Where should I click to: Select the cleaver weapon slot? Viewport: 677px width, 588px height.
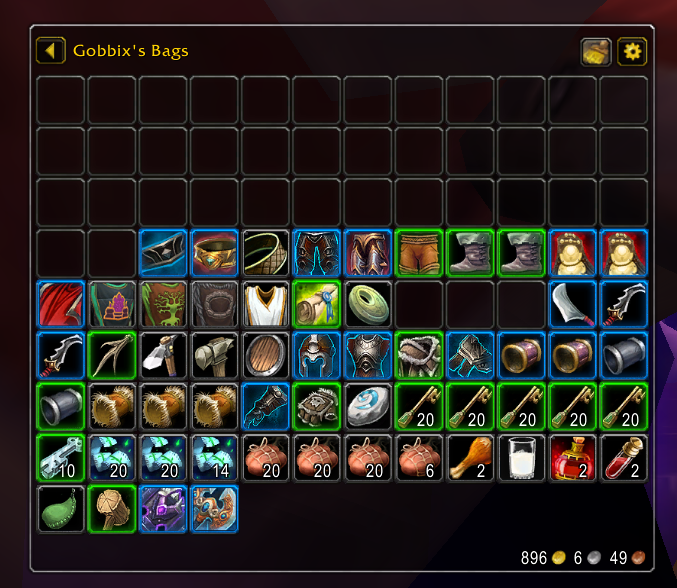(573, 304)
